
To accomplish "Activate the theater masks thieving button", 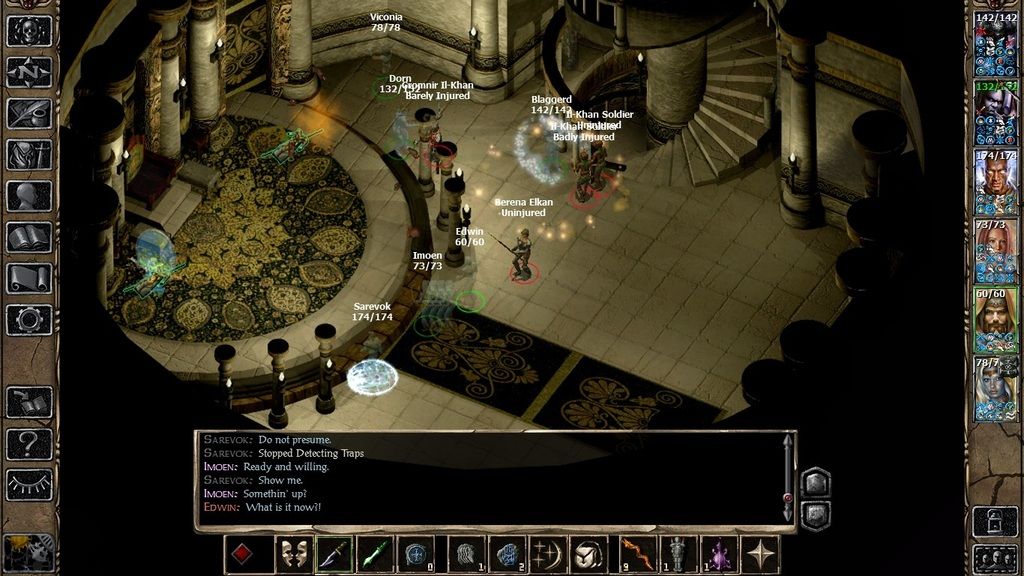I will click(x=293, y=555).
